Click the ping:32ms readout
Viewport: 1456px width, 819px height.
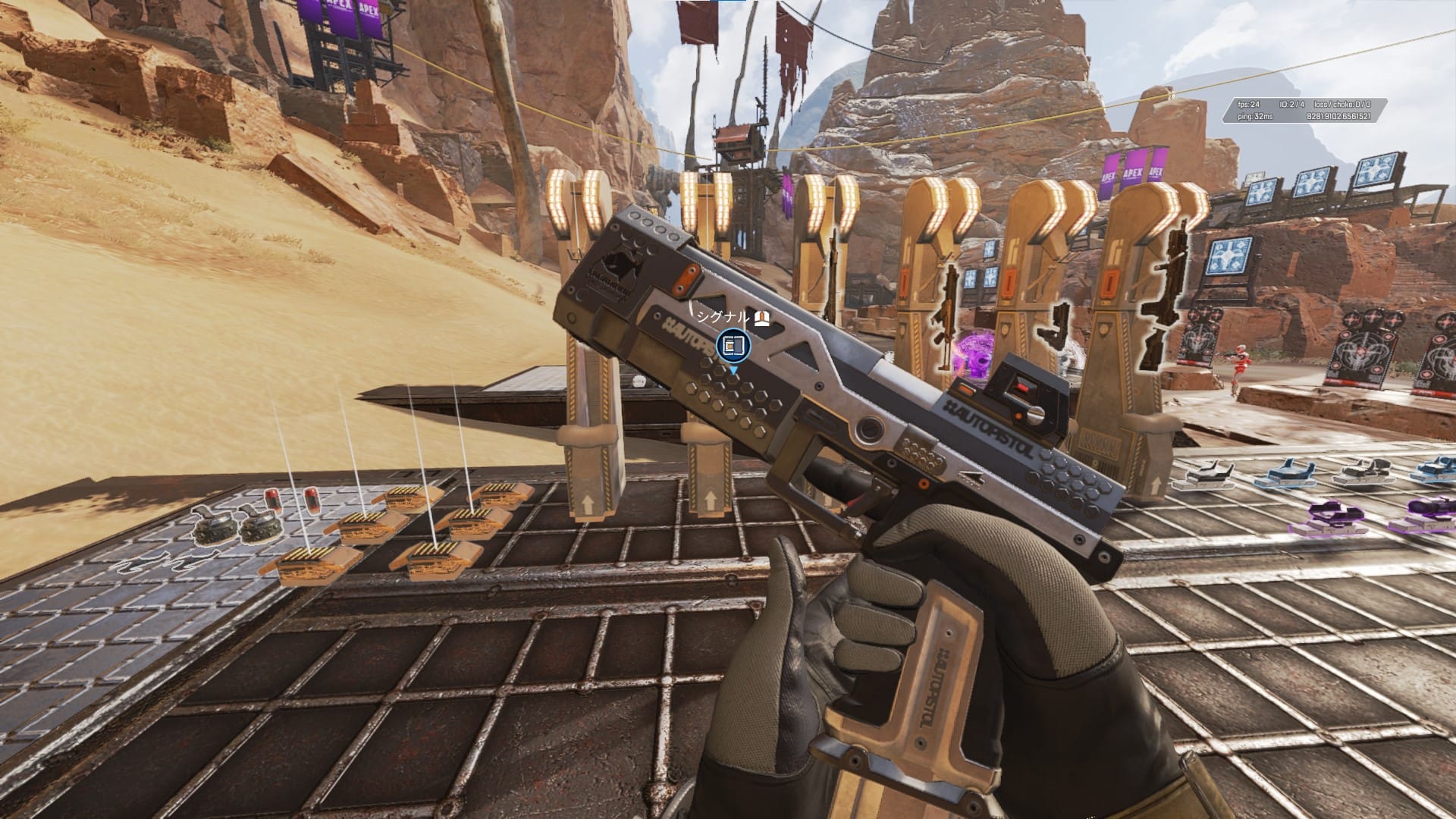click(x=1255, y=116)
